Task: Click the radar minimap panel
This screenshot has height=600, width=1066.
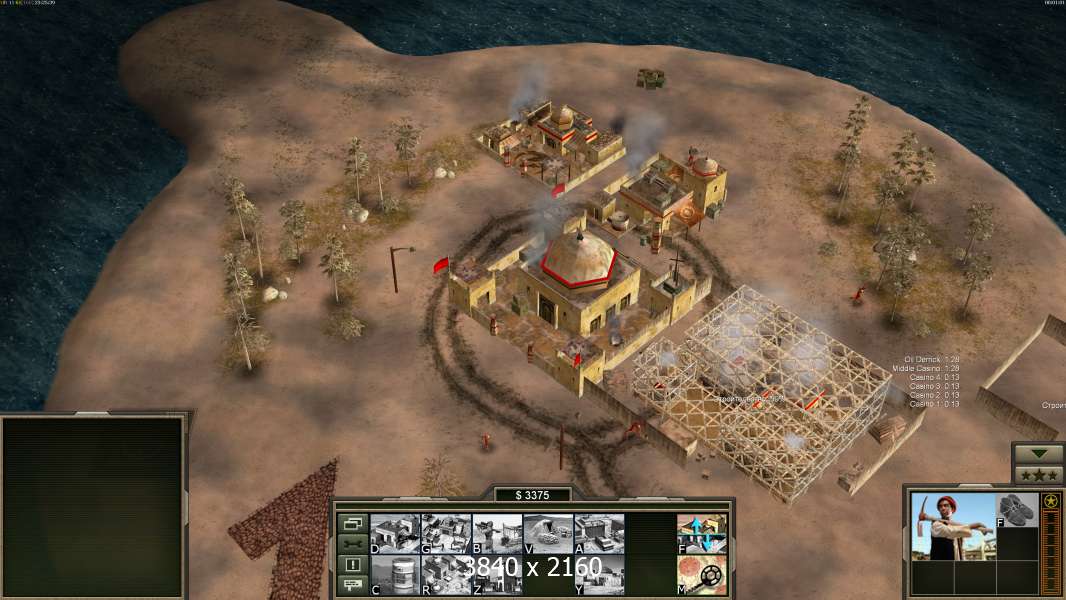Action: tap(93, 505)
